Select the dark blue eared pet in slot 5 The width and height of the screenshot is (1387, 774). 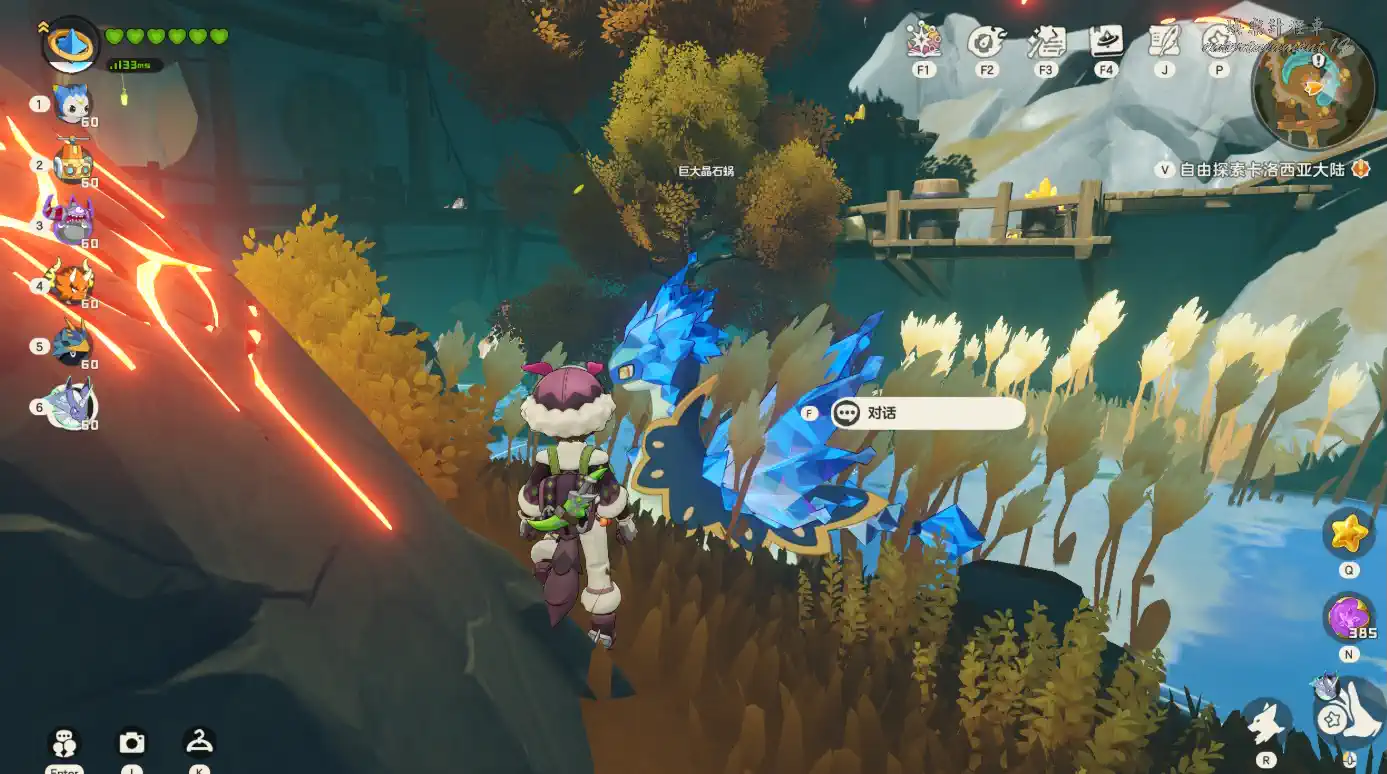(x=73, y=345)
